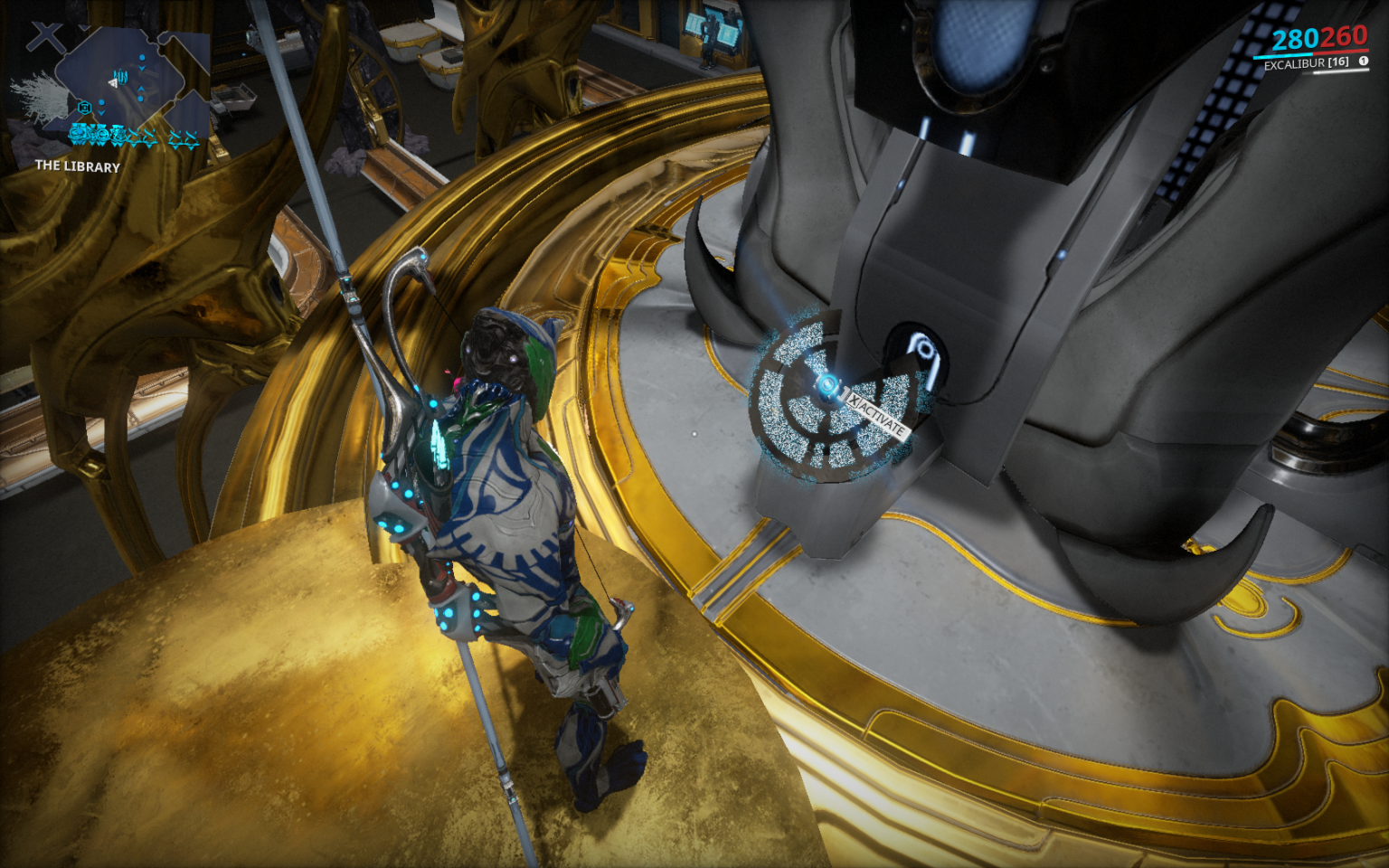Viewport: 1389px width, 868px height.
Task: Click the EXCALIBUR [16] nameplate
Action: (1306, 62)
